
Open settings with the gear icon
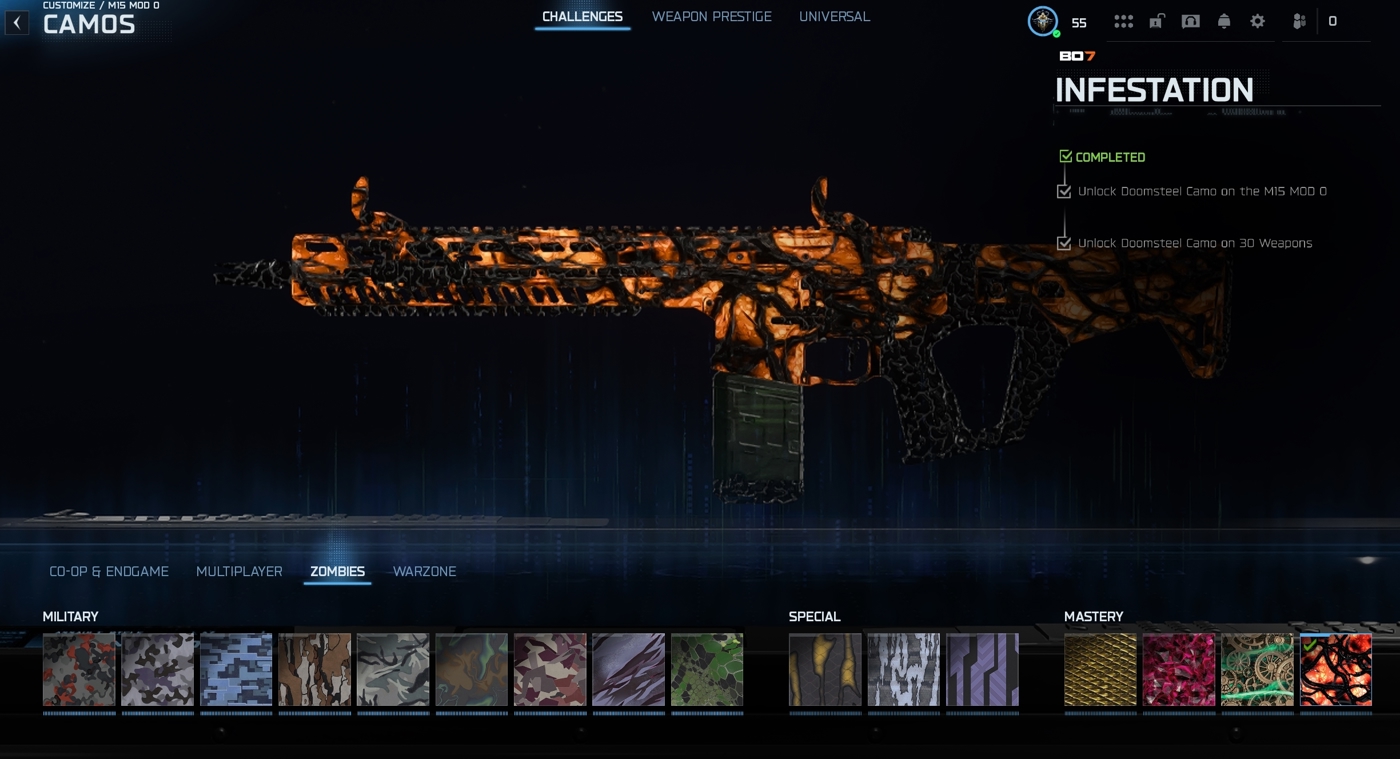tap(1257, 22)
